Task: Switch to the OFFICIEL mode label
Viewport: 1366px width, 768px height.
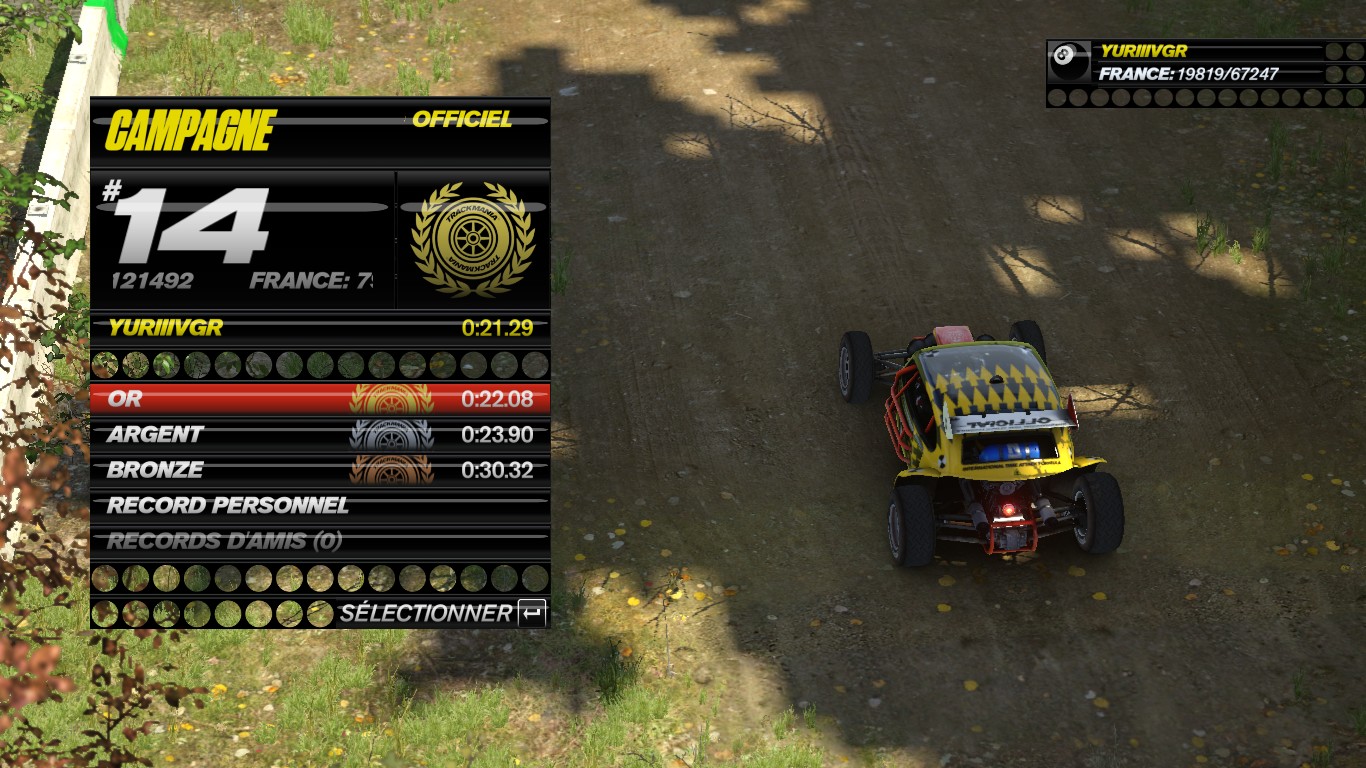Action: pyautogui.click(x=462, y=120)
